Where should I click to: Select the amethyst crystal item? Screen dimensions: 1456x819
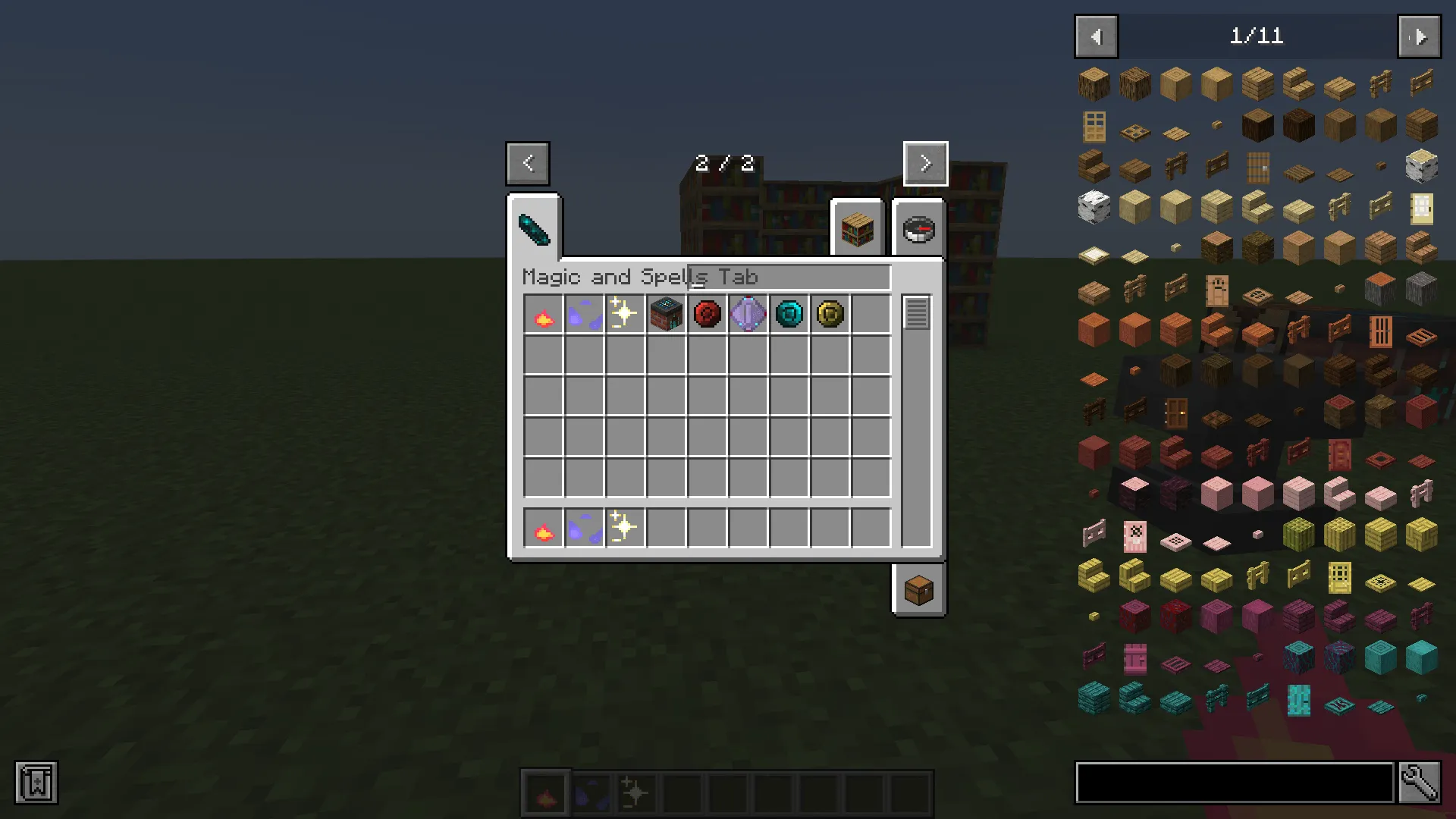tap(748, 314)
